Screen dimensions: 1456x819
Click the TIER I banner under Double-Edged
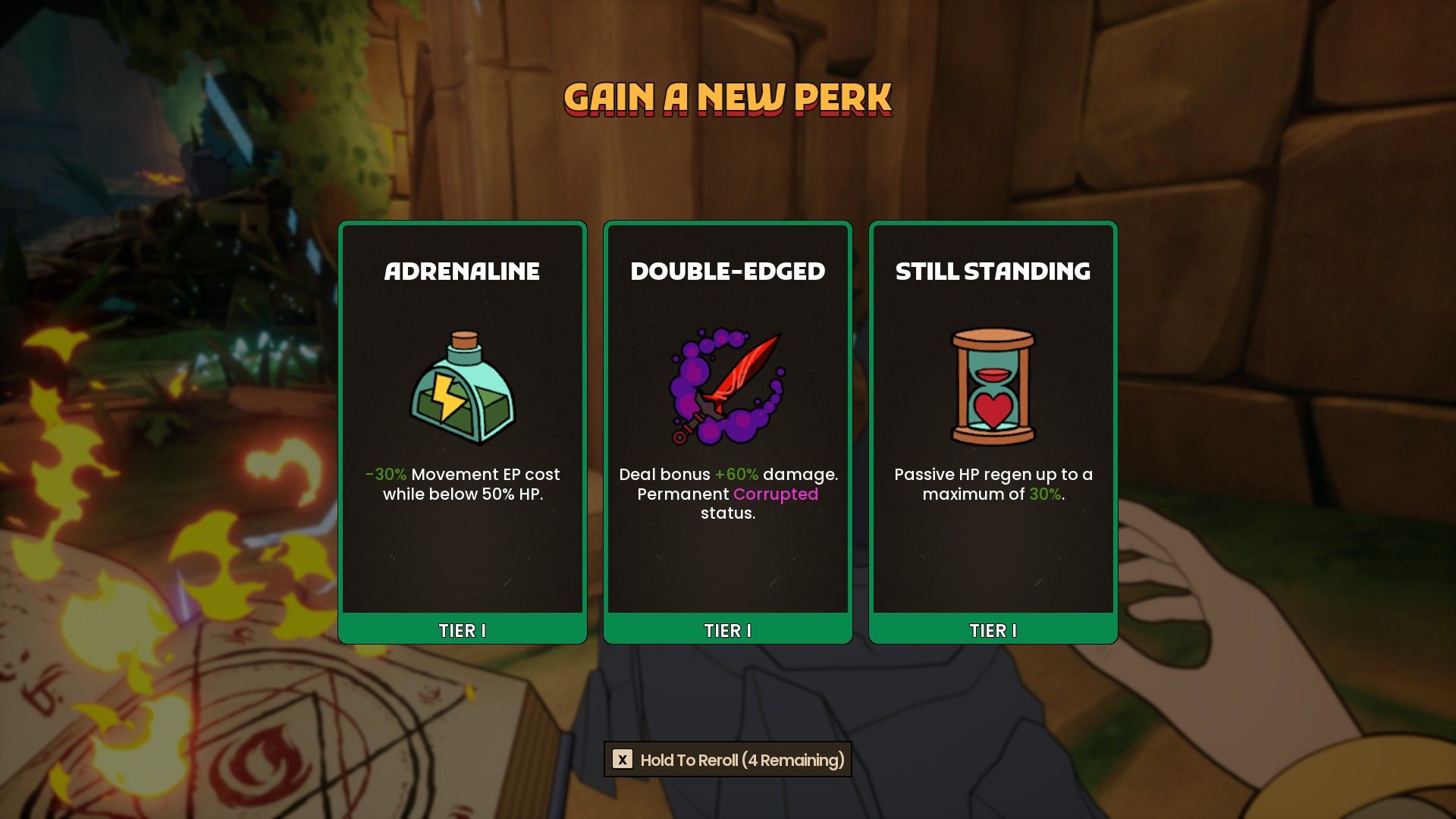[x=726, y=629]
